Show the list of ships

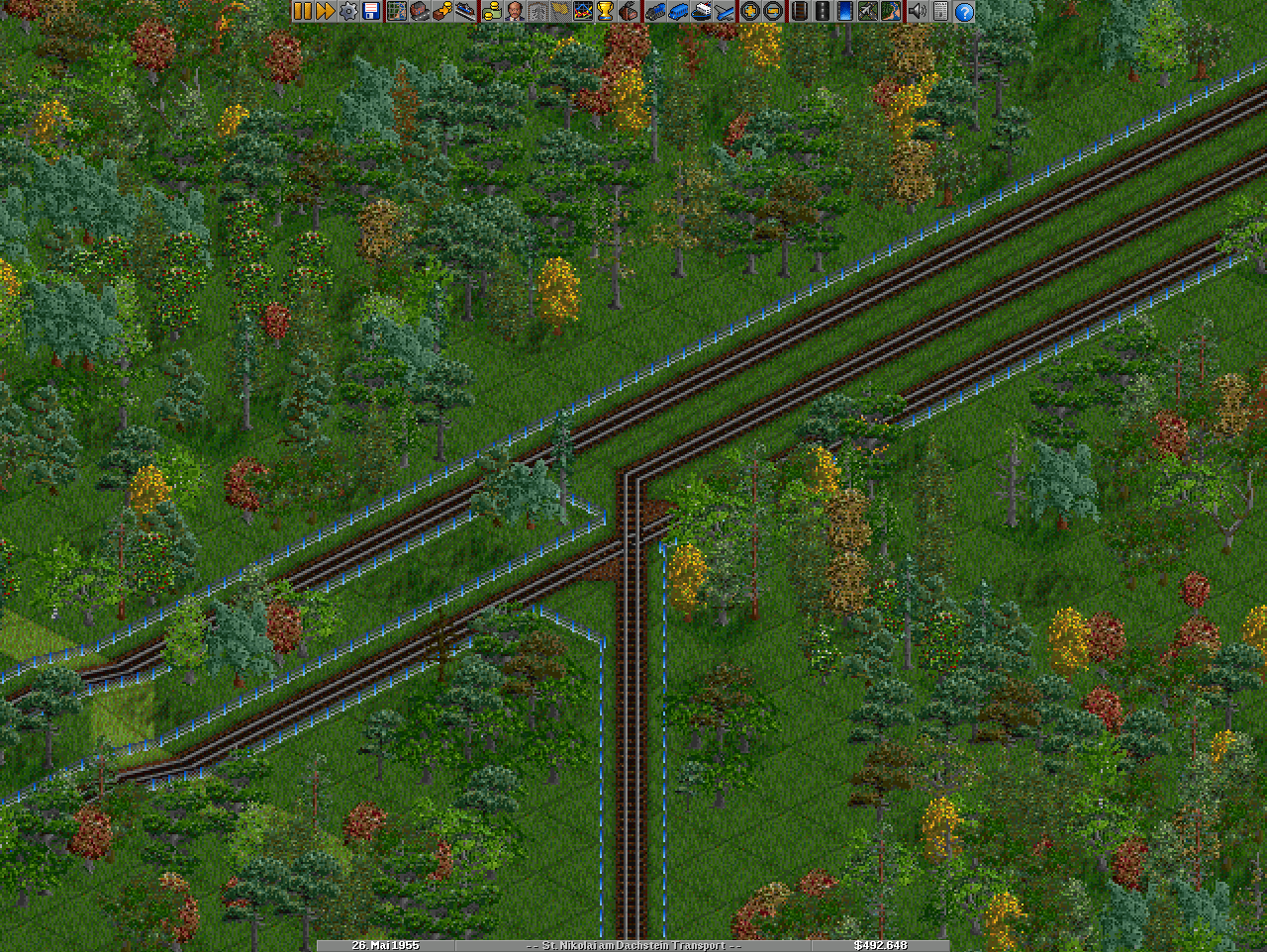point(701,11)
